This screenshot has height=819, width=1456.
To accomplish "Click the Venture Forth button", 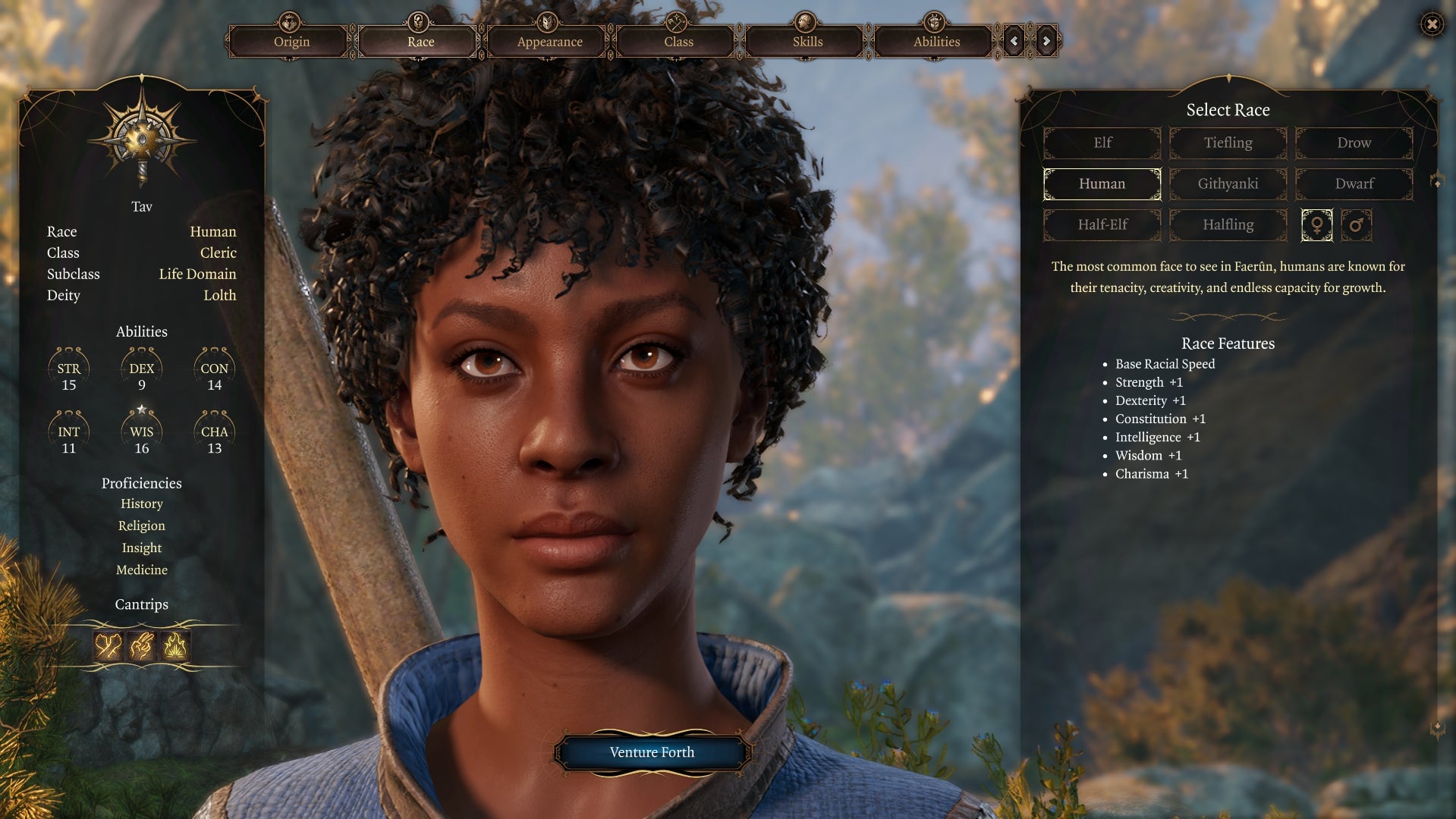I will pyautogui.click(x=651, y=752).
